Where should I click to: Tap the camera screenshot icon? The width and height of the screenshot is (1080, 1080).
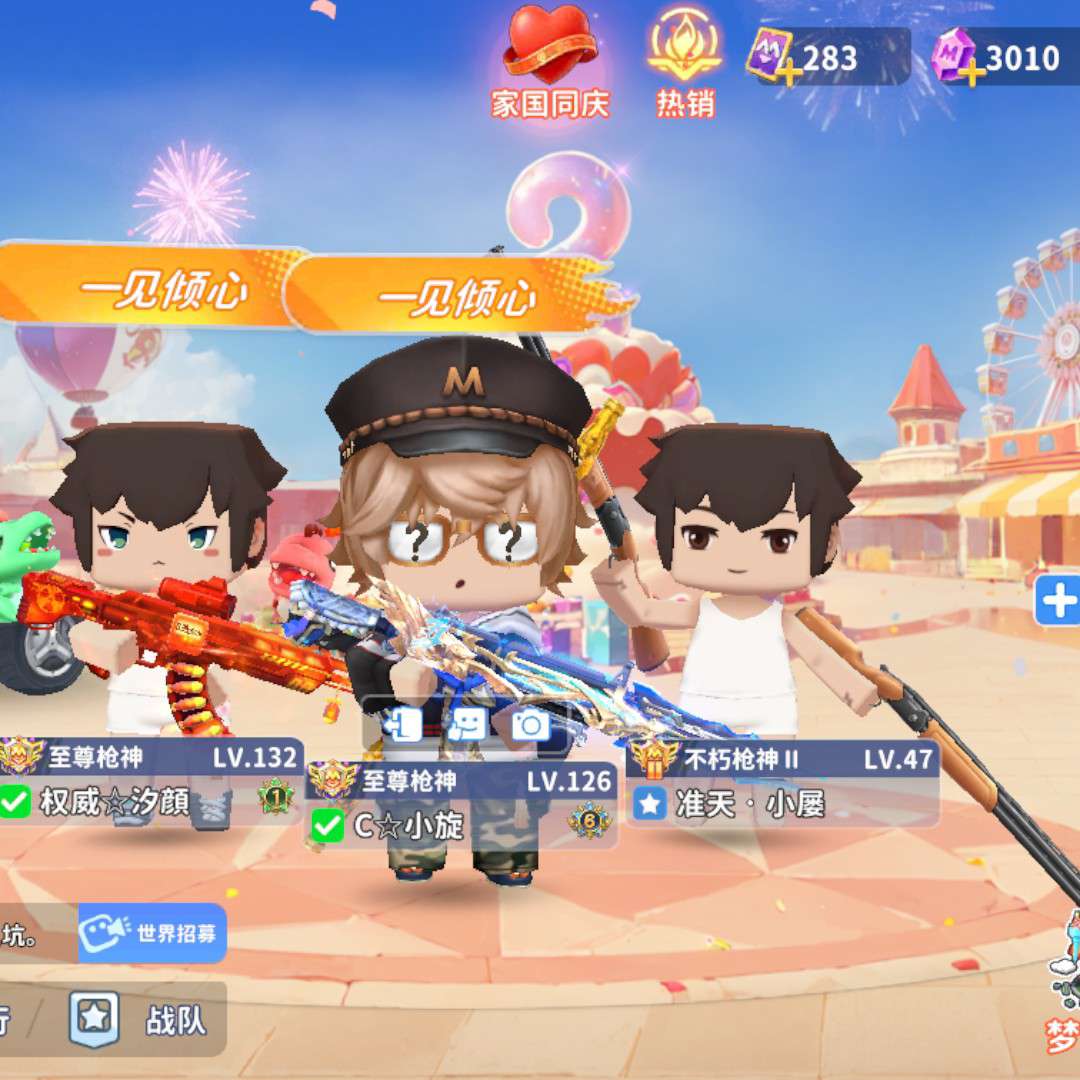click(530, 724)
